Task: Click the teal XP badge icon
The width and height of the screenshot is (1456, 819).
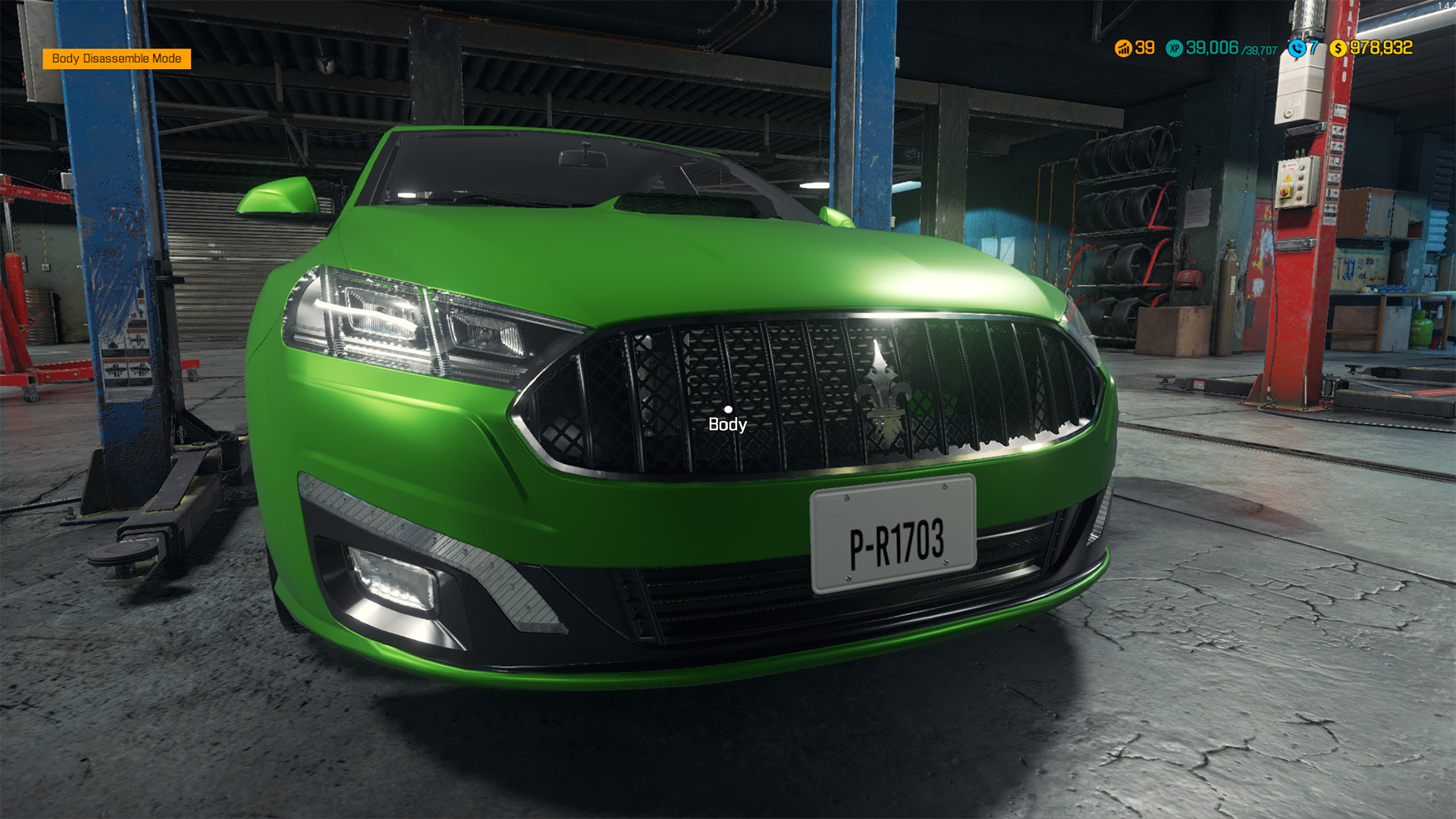Action: [x=1174, y=48]
